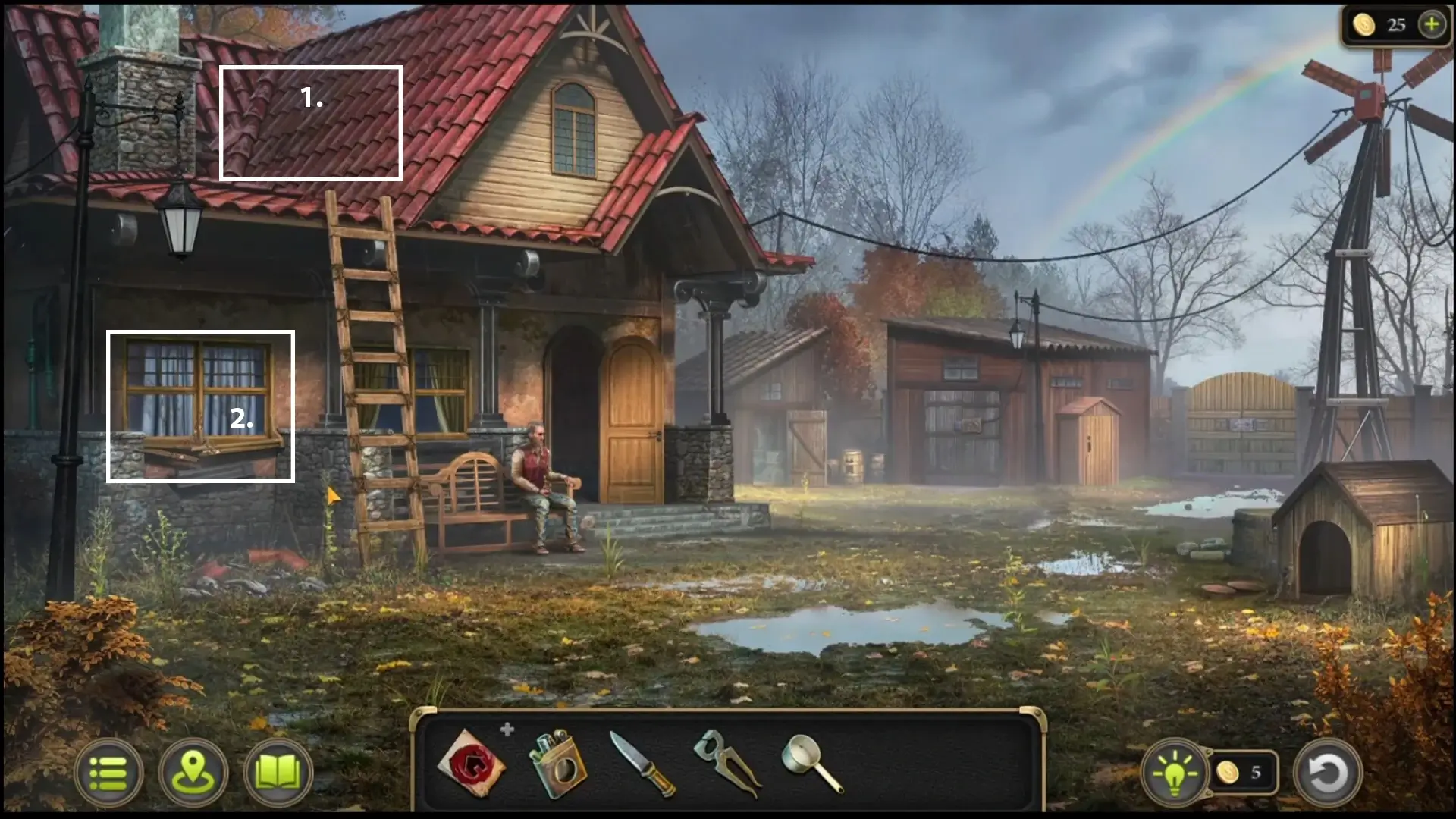Screen dimensions: 1456x819
Task: Open the green list menu button
Action: coord(108,773)
